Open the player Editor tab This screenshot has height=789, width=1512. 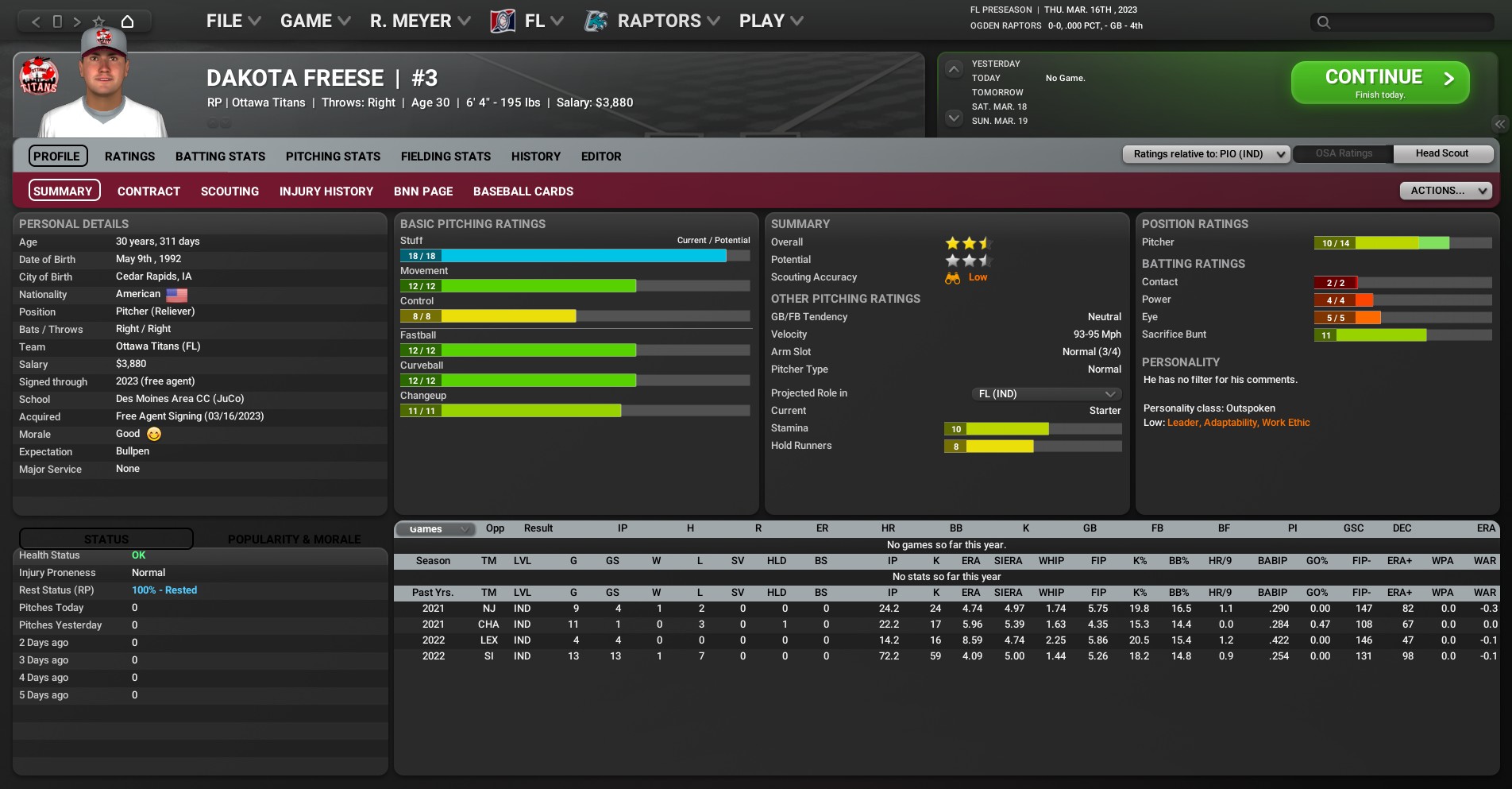tap(600, 157)
